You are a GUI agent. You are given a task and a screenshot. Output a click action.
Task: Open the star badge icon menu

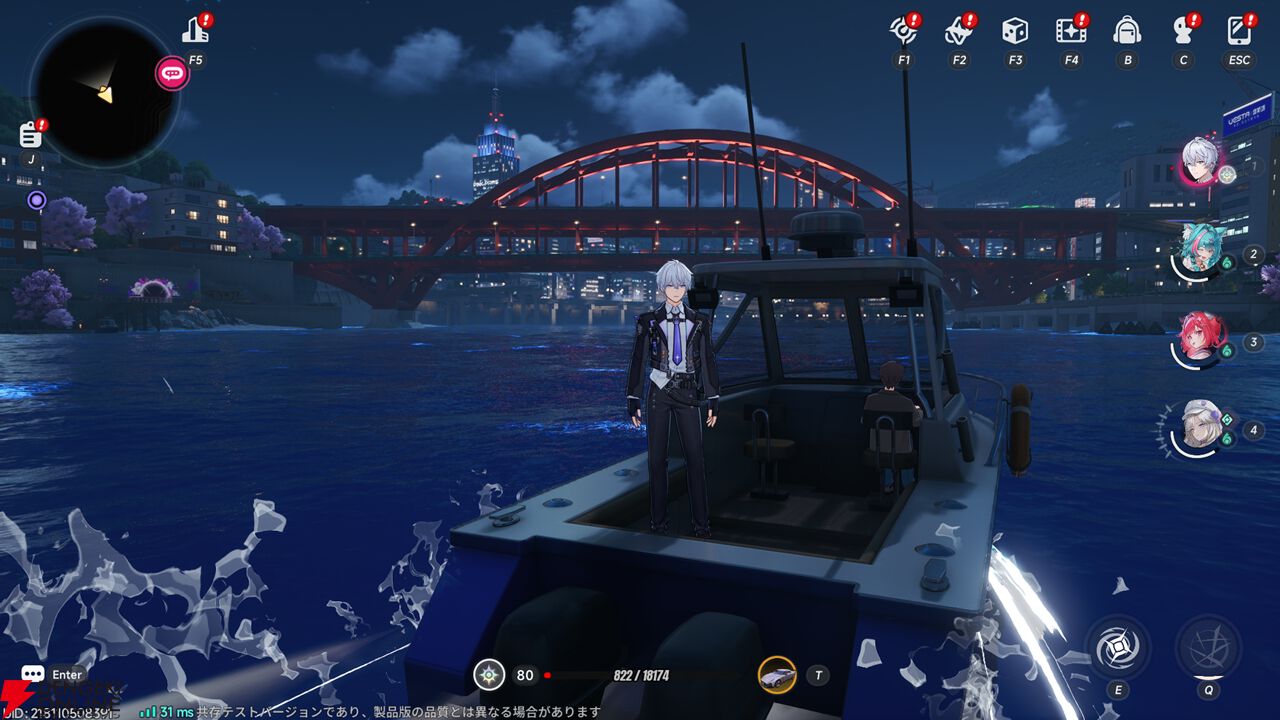pyautogui.click(x=959, y=30)
